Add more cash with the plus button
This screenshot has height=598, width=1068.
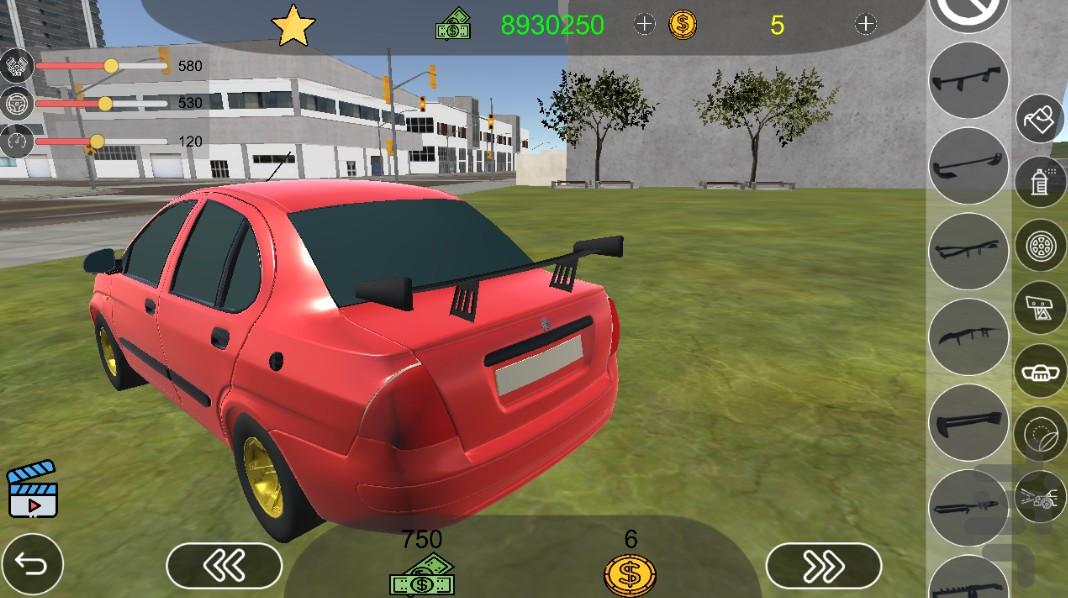pyautogui.click(x=645, y=24)
